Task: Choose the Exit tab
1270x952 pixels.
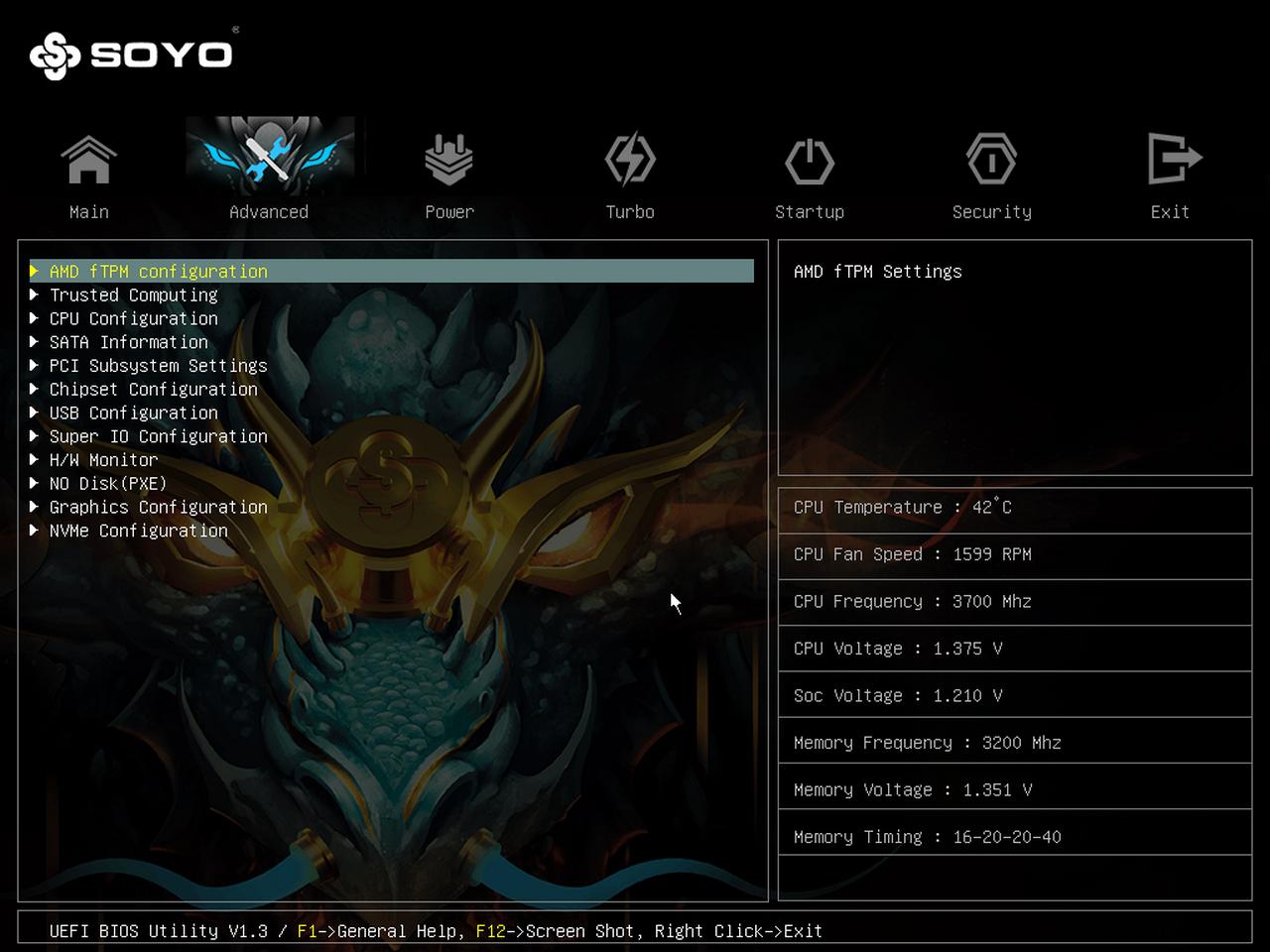Action: tap(1171, 176)
